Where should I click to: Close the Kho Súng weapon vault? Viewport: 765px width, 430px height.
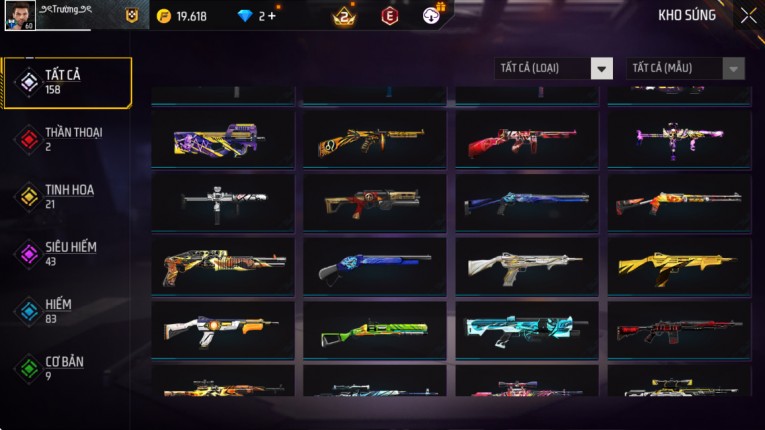748,15
